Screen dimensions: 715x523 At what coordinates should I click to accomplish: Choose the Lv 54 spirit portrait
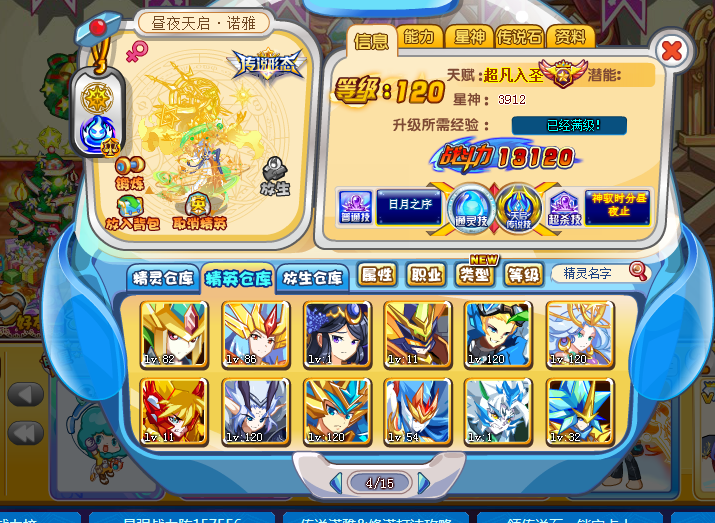pos(417,411)
